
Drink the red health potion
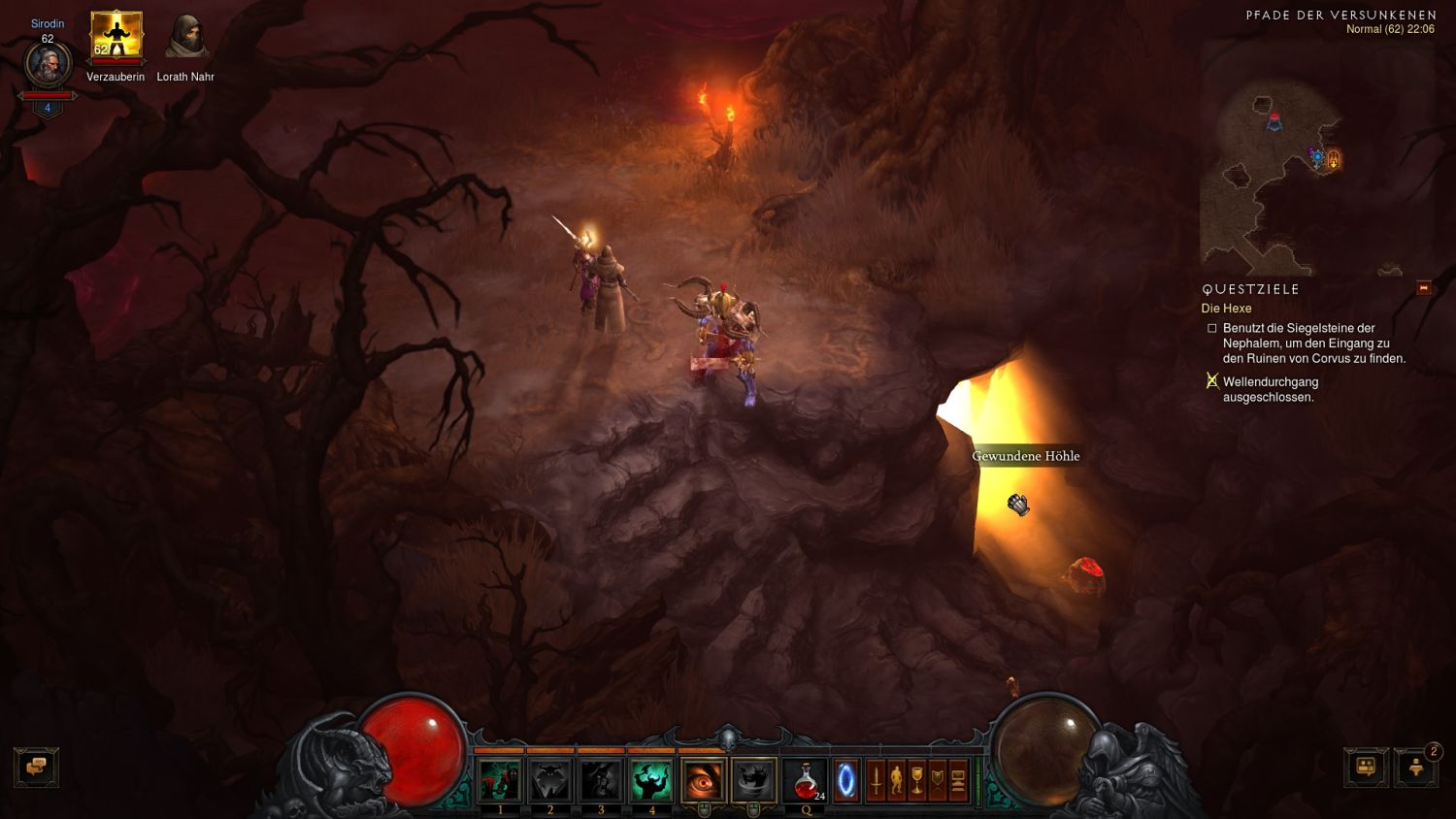(806, 780)
